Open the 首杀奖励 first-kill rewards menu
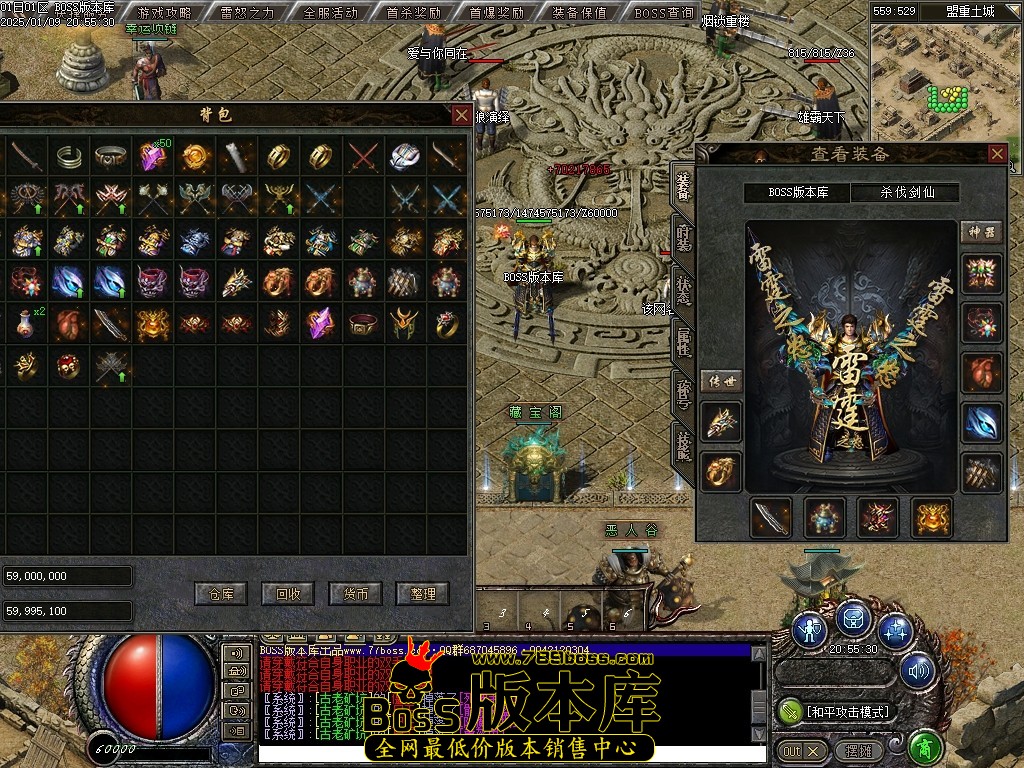This screenshot has width=1024, height=768. [x=413, y=13]
